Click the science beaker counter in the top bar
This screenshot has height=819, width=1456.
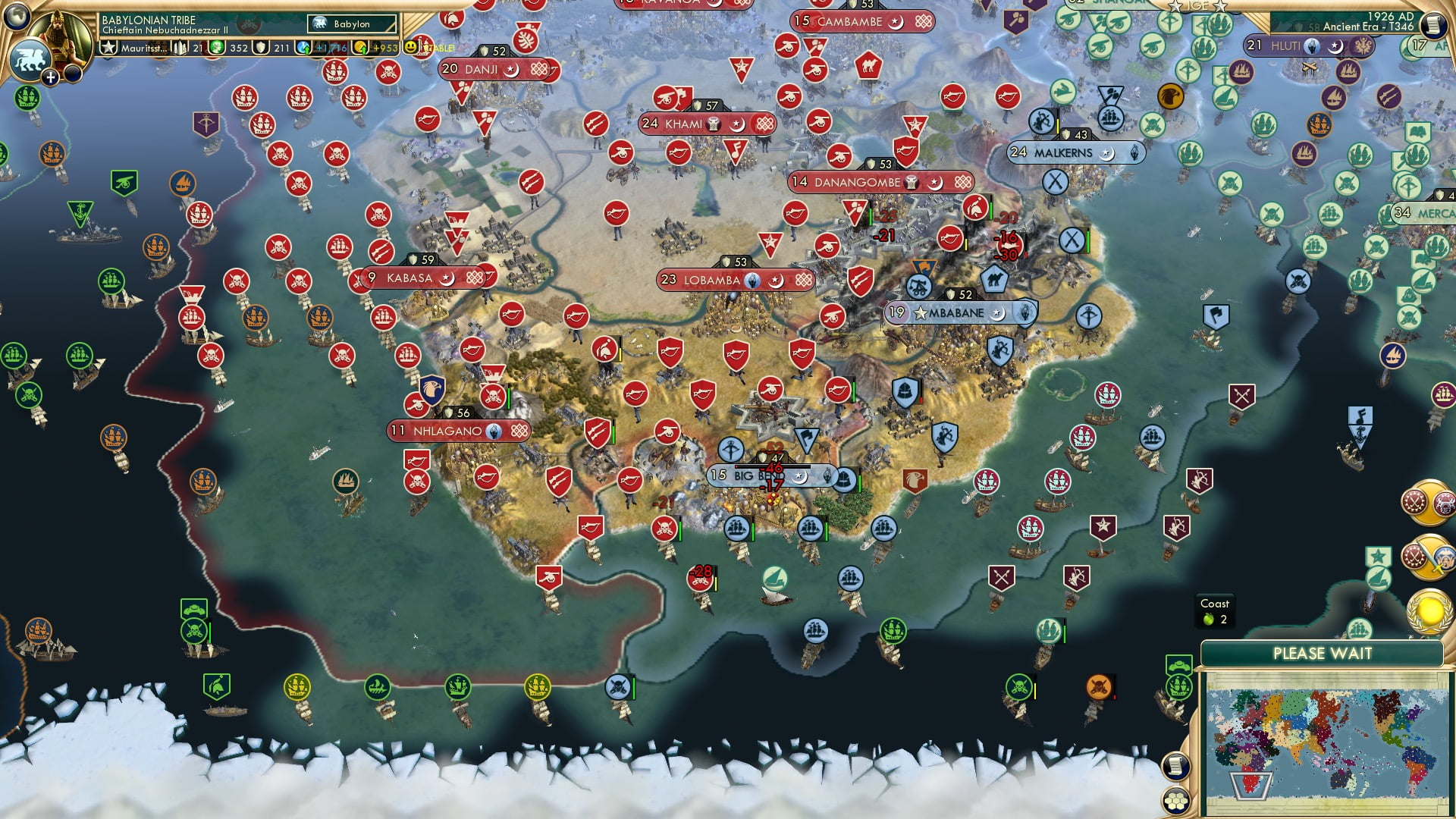pyautogui.click(x=218, y=47)
